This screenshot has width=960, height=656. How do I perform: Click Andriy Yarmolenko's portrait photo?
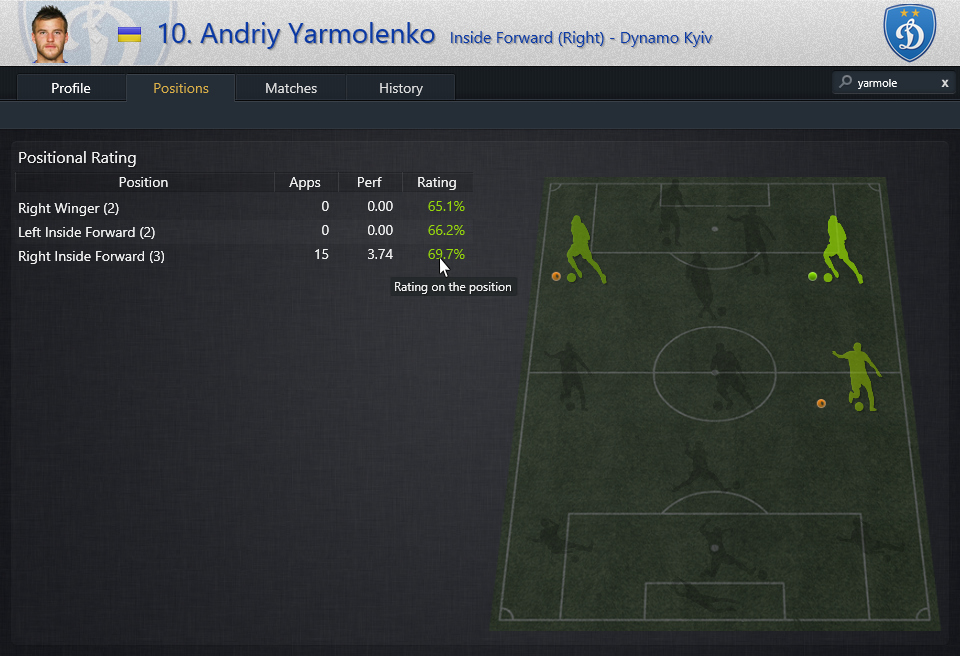tap(50, 34)
